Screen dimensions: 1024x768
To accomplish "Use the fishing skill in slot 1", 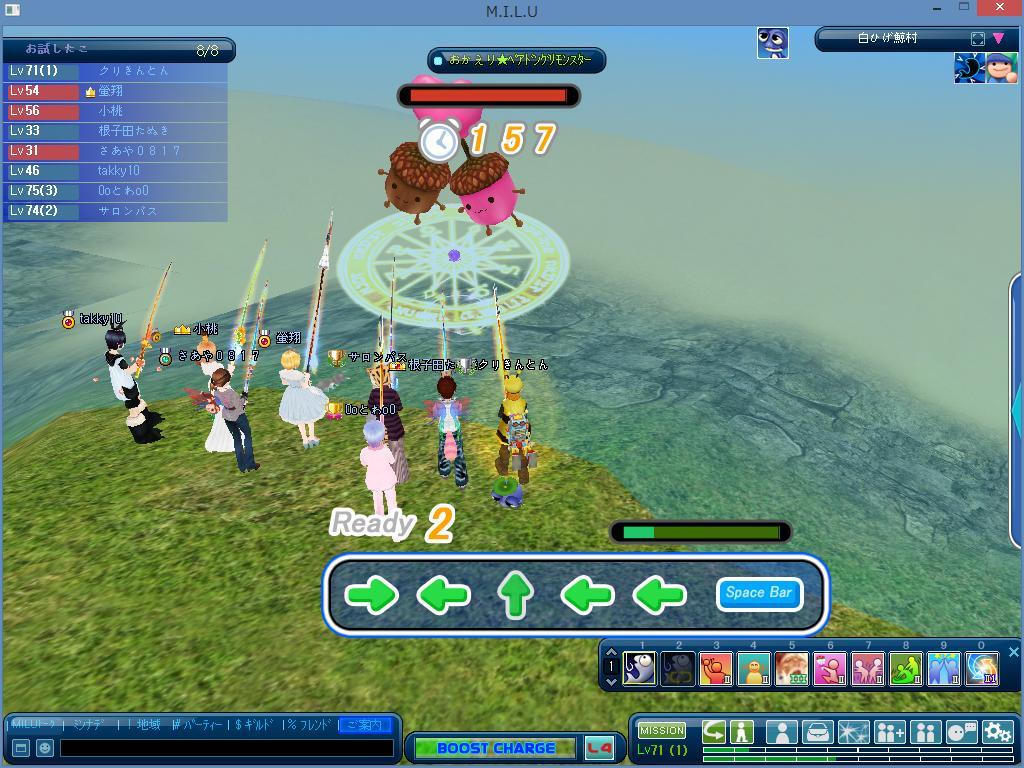I will (x=640, y=668).
